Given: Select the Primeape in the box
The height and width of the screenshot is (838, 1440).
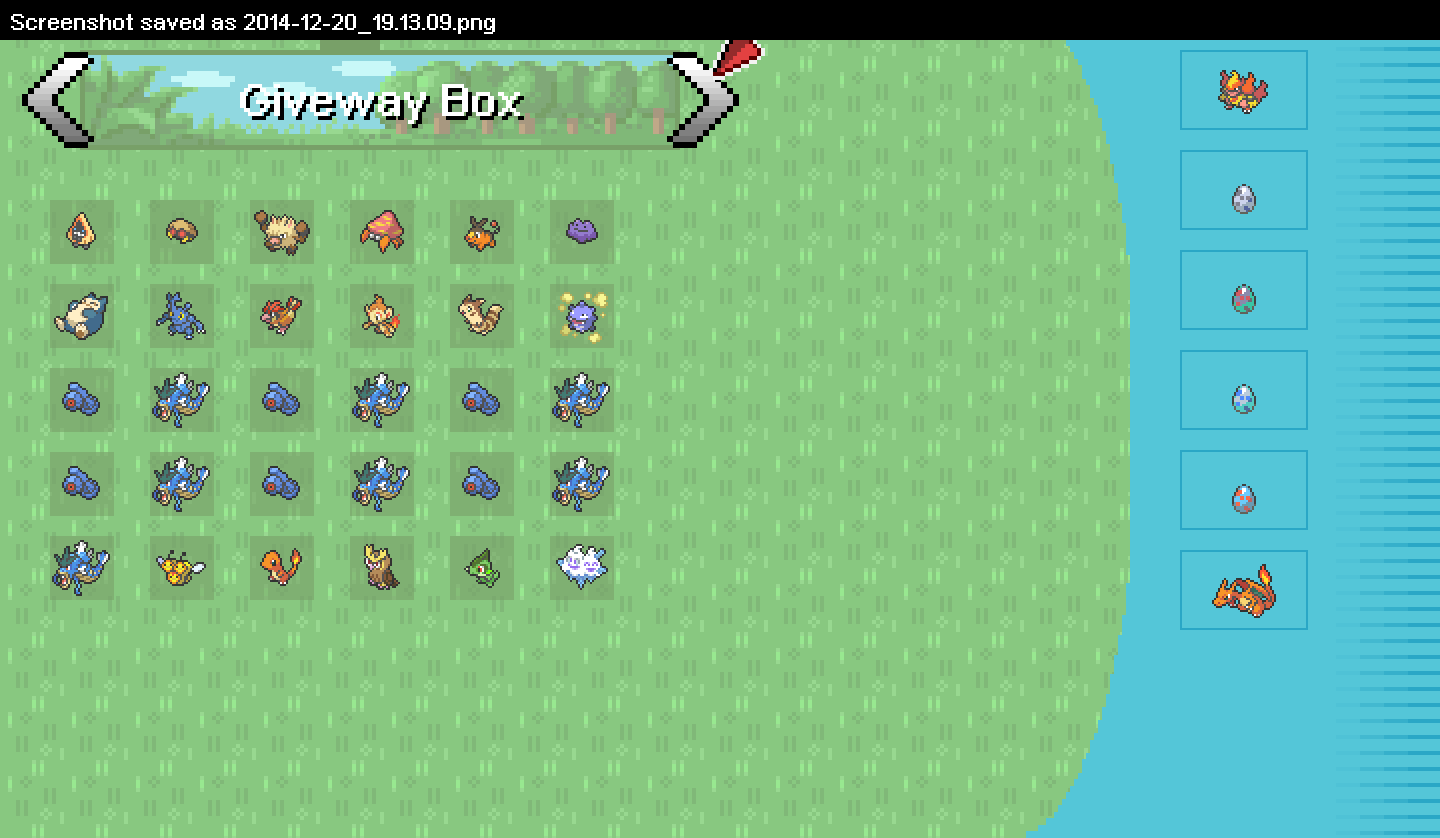Looking at the screenshot, I should click(x=281, y=232).
